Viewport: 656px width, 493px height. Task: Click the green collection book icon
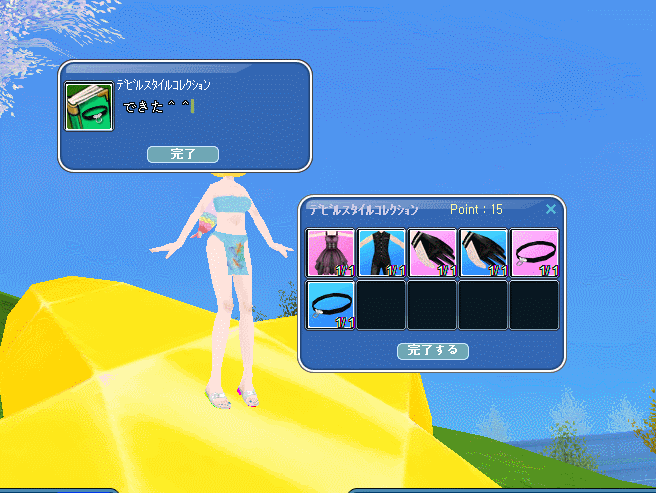89,106
